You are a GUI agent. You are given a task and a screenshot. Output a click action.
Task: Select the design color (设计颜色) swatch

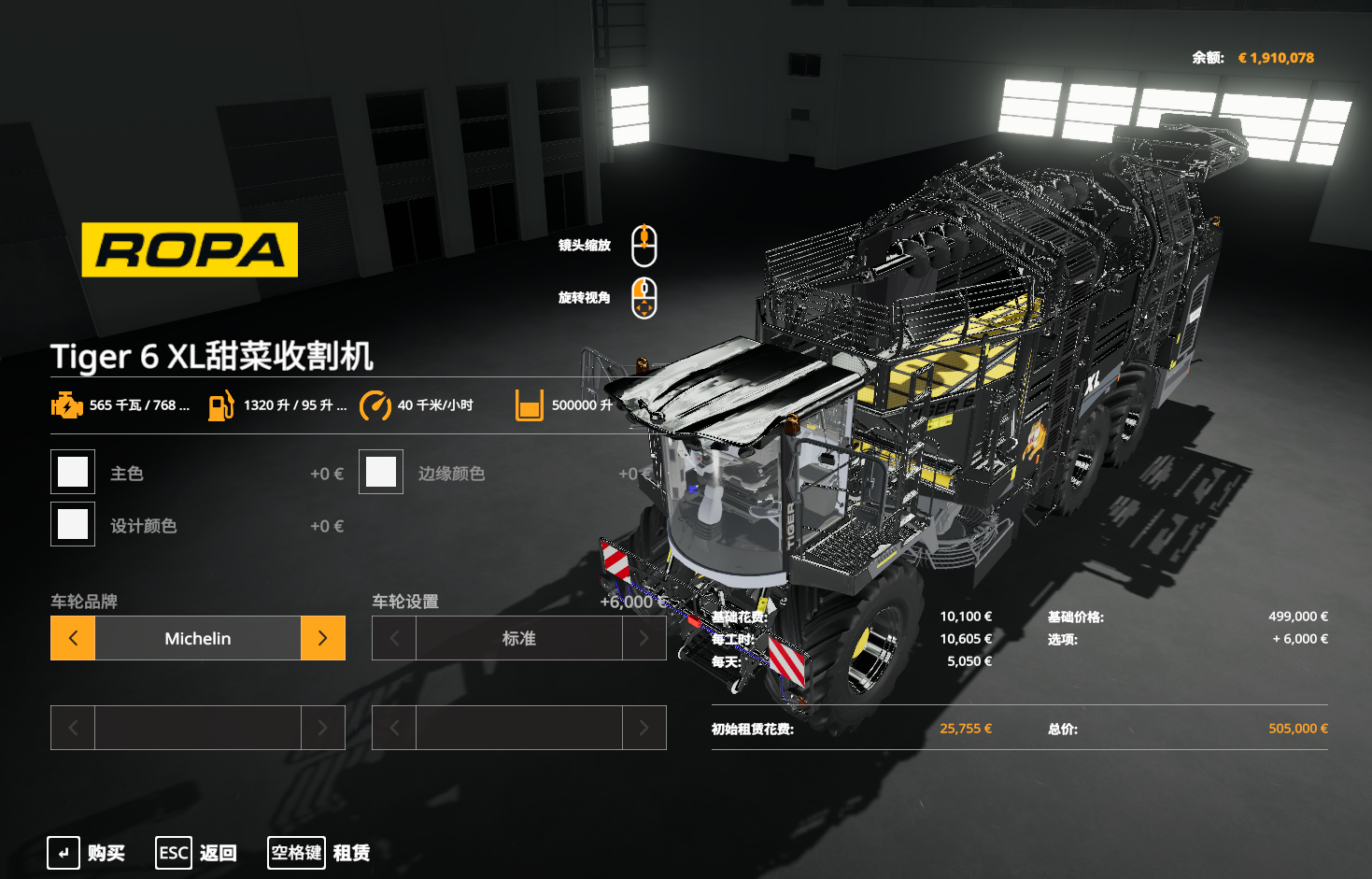pyautogui.click(x=73, y=524)
